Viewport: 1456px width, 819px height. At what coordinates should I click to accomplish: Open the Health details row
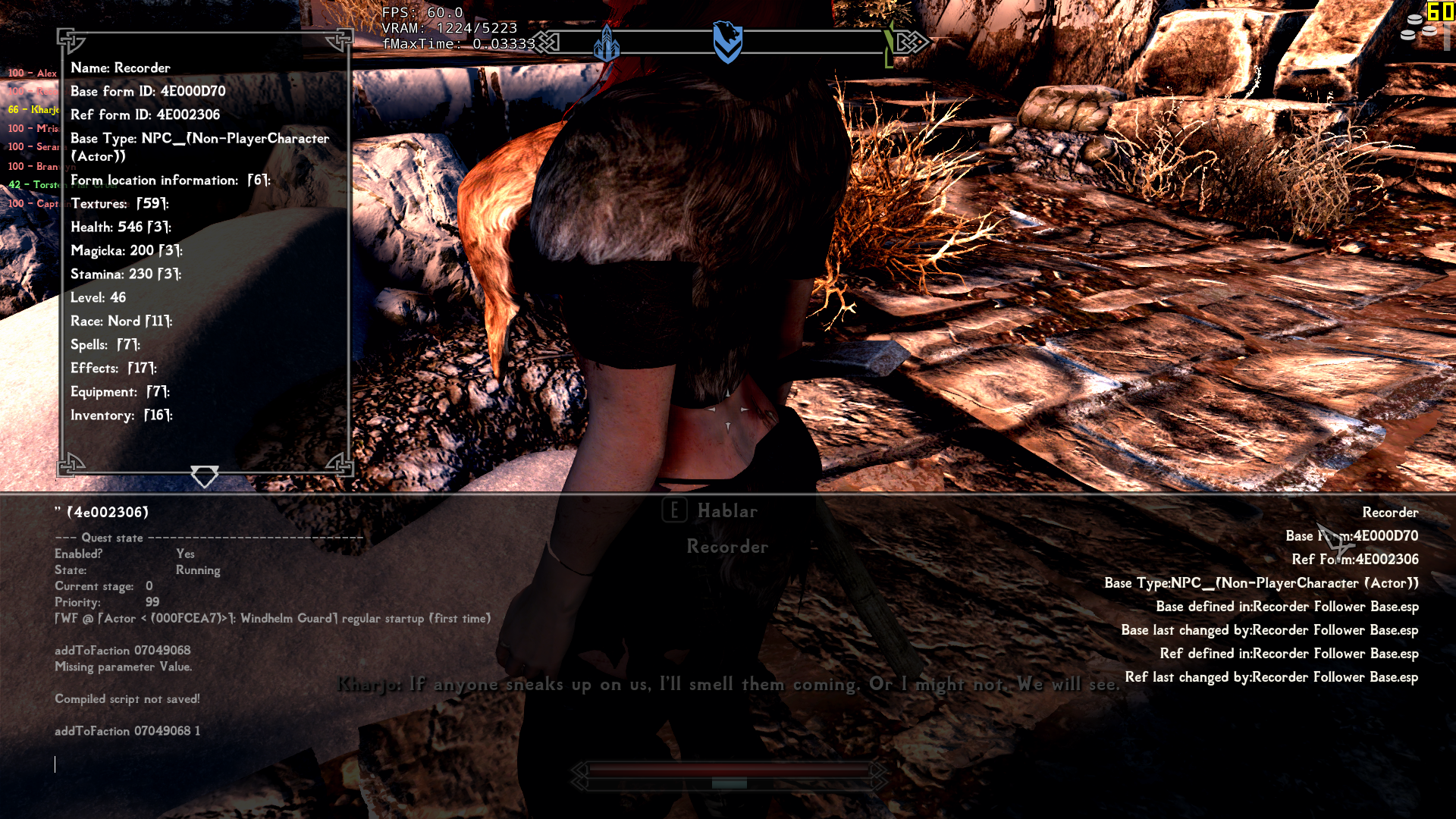click(121, 227)
